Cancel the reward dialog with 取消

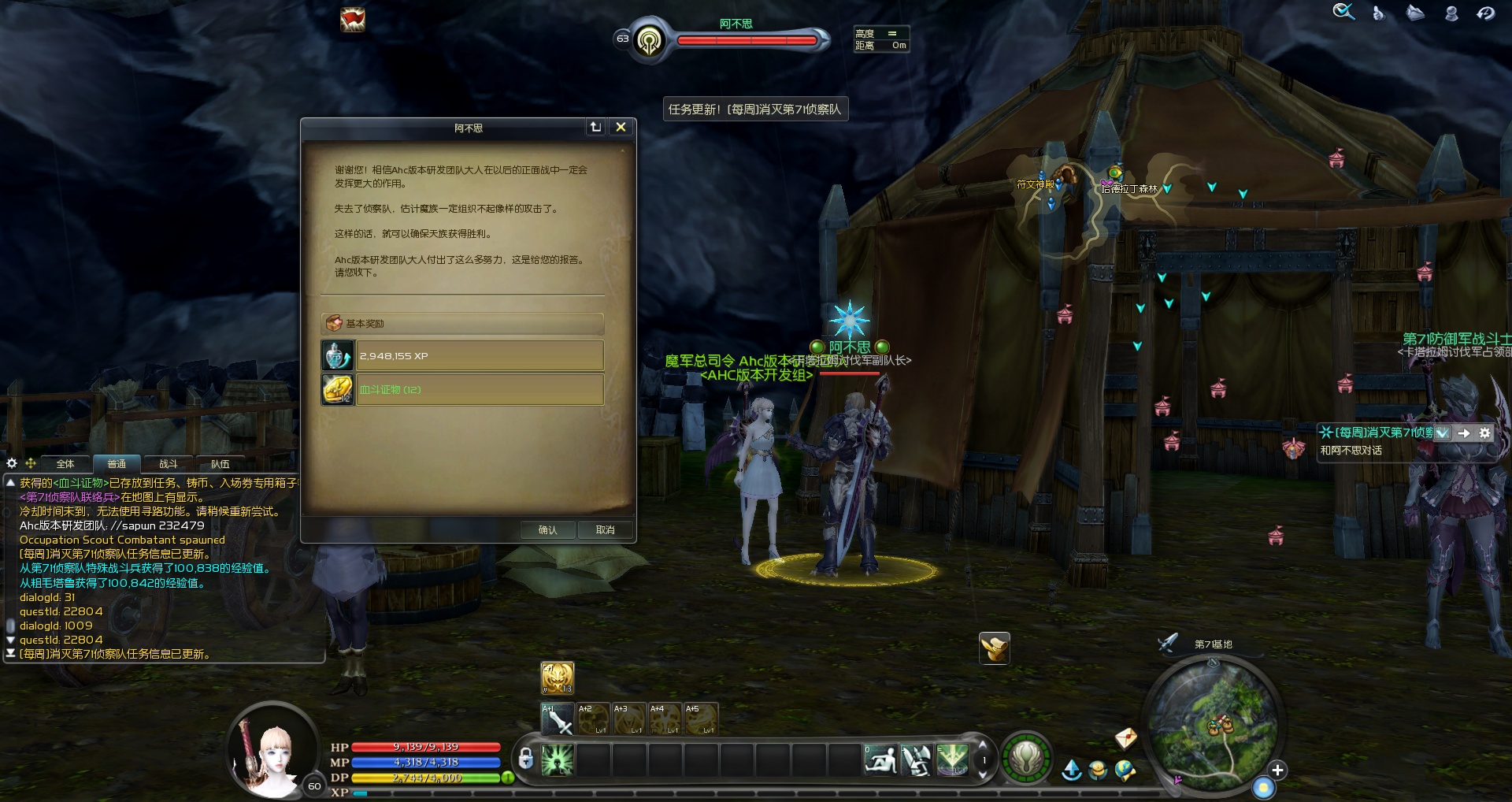(605, 530)
